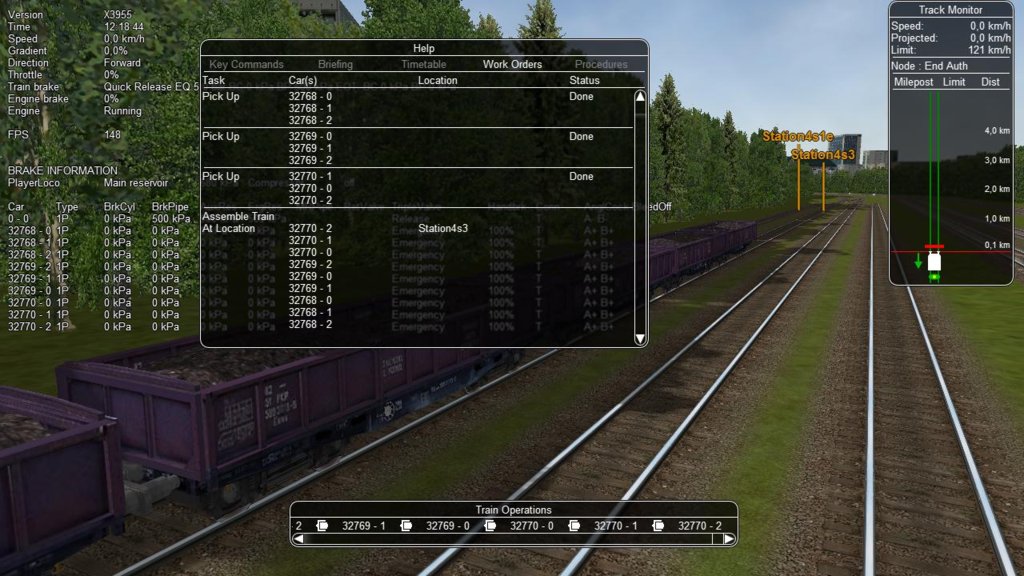
Task: Open the Briefing tab in Help
Action: coord(335,64)
